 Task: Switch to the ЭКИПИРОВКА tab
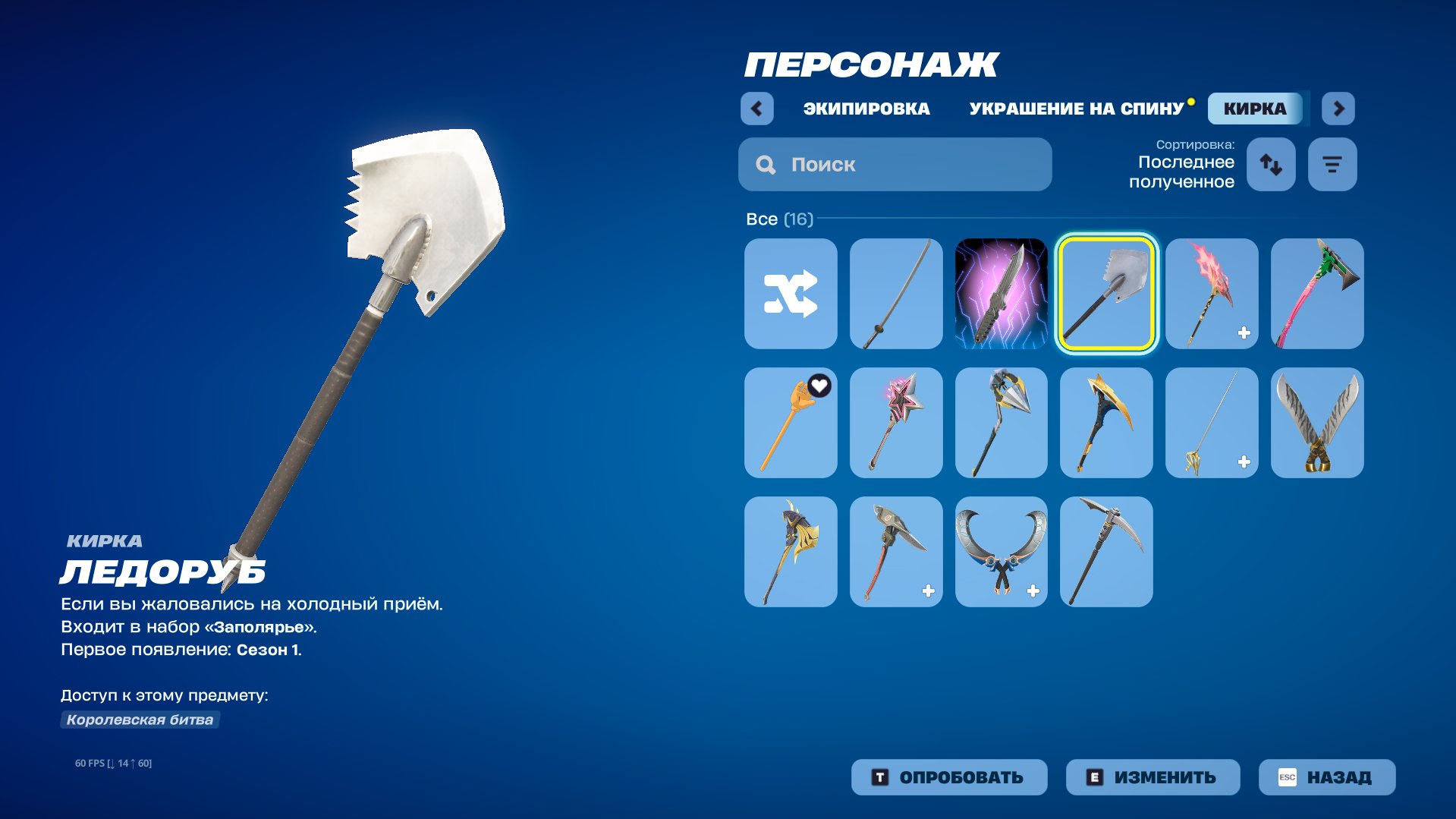(x=865, y=108)
